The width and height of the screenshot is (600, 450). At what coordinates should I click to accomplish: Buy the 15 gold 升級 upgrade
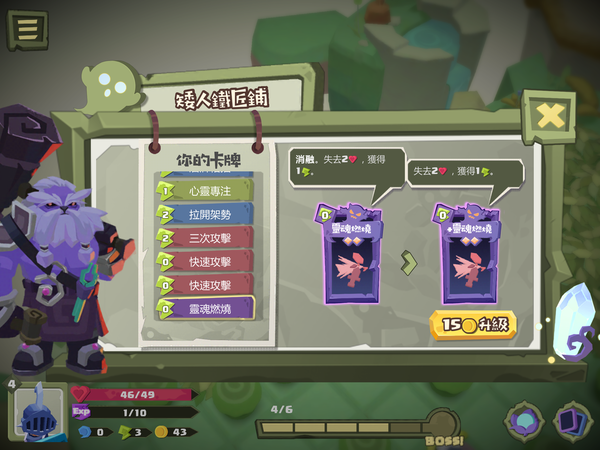coord(473,325)
